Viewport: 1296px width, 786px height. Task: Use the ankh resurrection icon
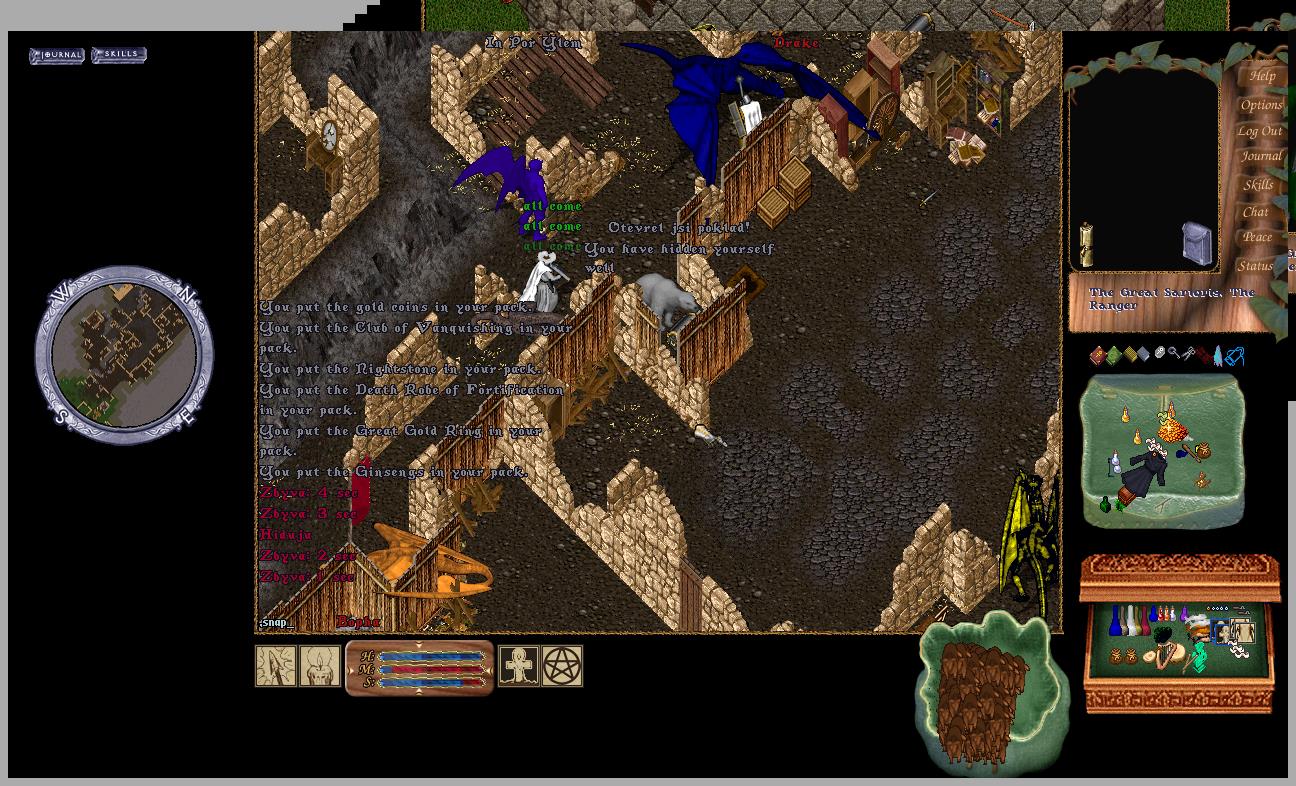pyautogui.click(x=518, y=666)
